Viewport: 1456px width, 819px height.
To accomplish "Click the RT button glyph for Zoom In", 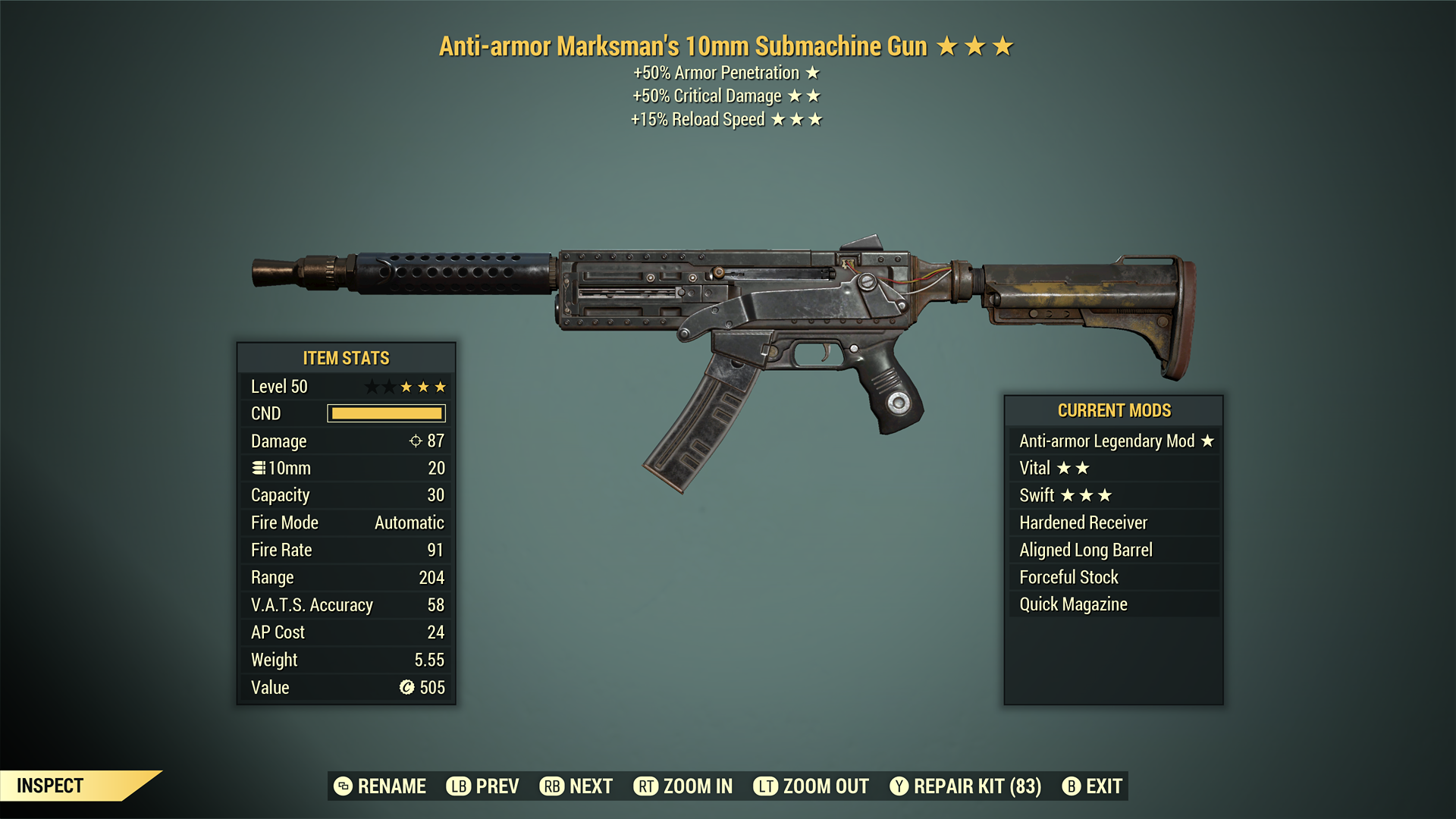I will (x=647, y=786).
